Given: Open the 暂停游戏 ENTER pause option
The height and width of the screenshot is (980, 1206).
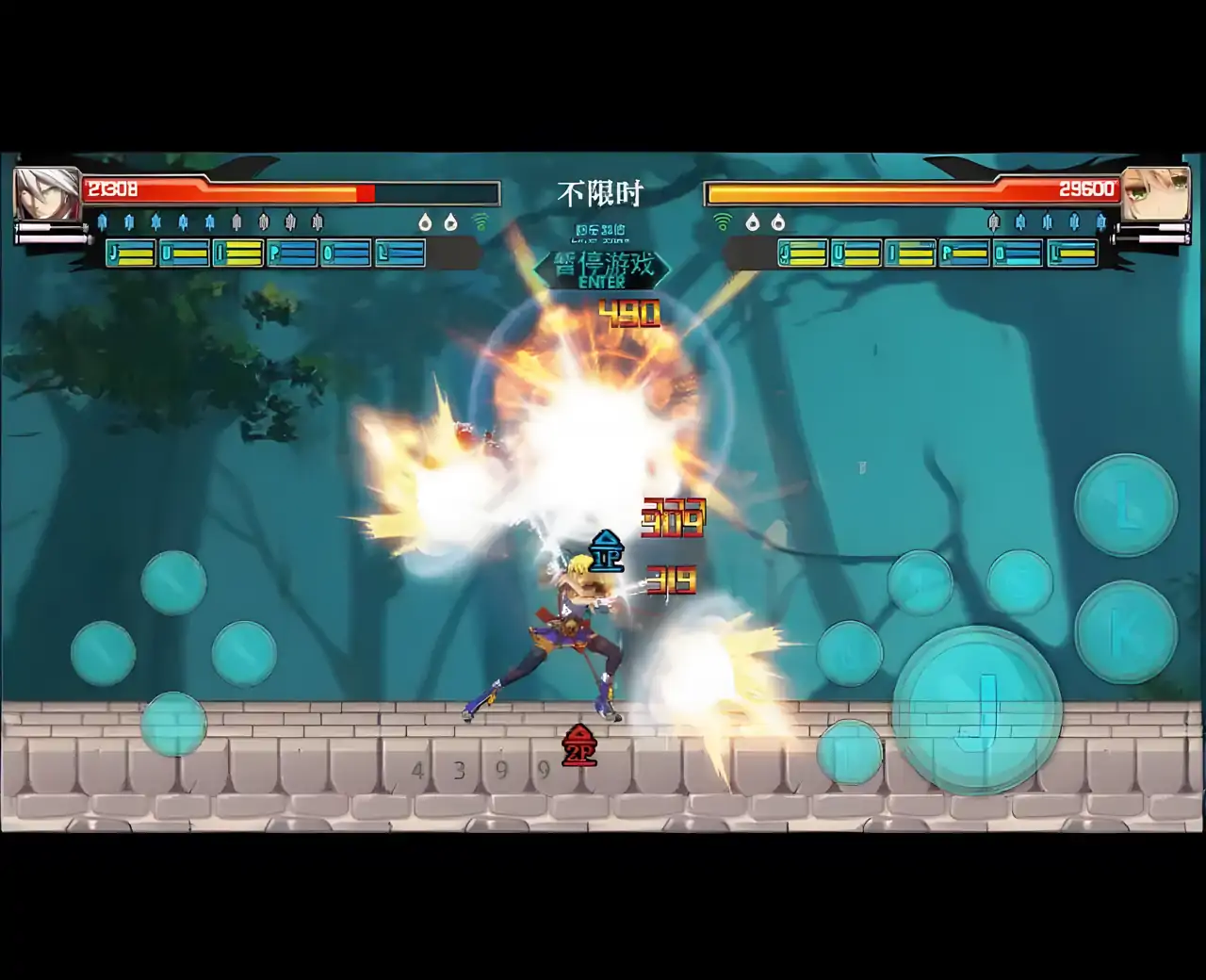Looking at the screenshot, I should tap(603, 269).
